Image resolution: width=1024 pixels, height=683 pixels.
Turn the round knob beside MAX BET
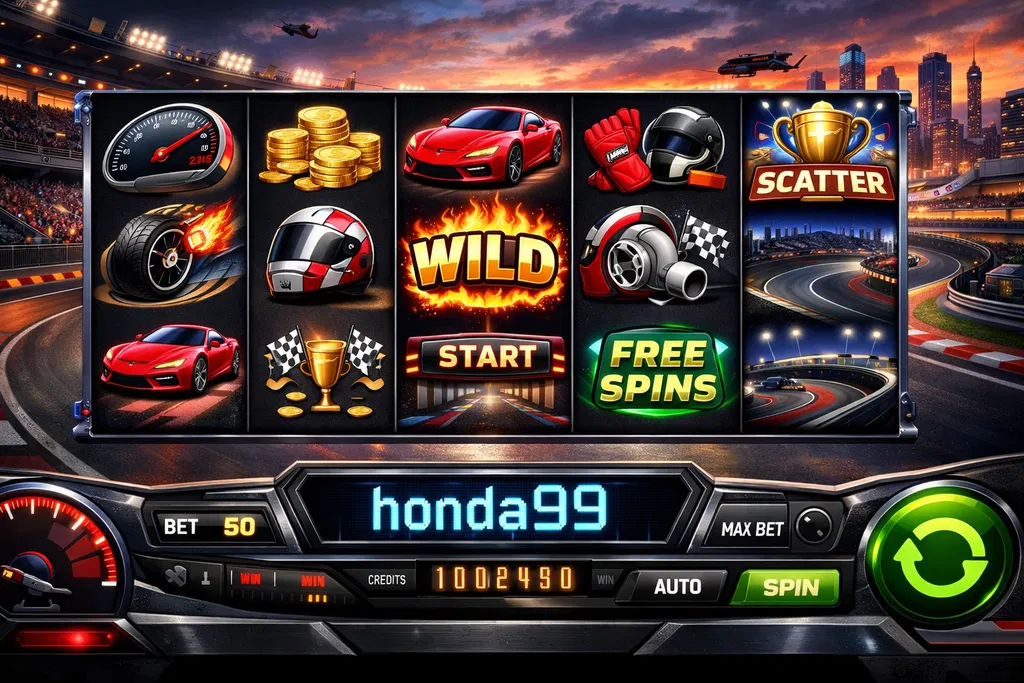[813, 526]
